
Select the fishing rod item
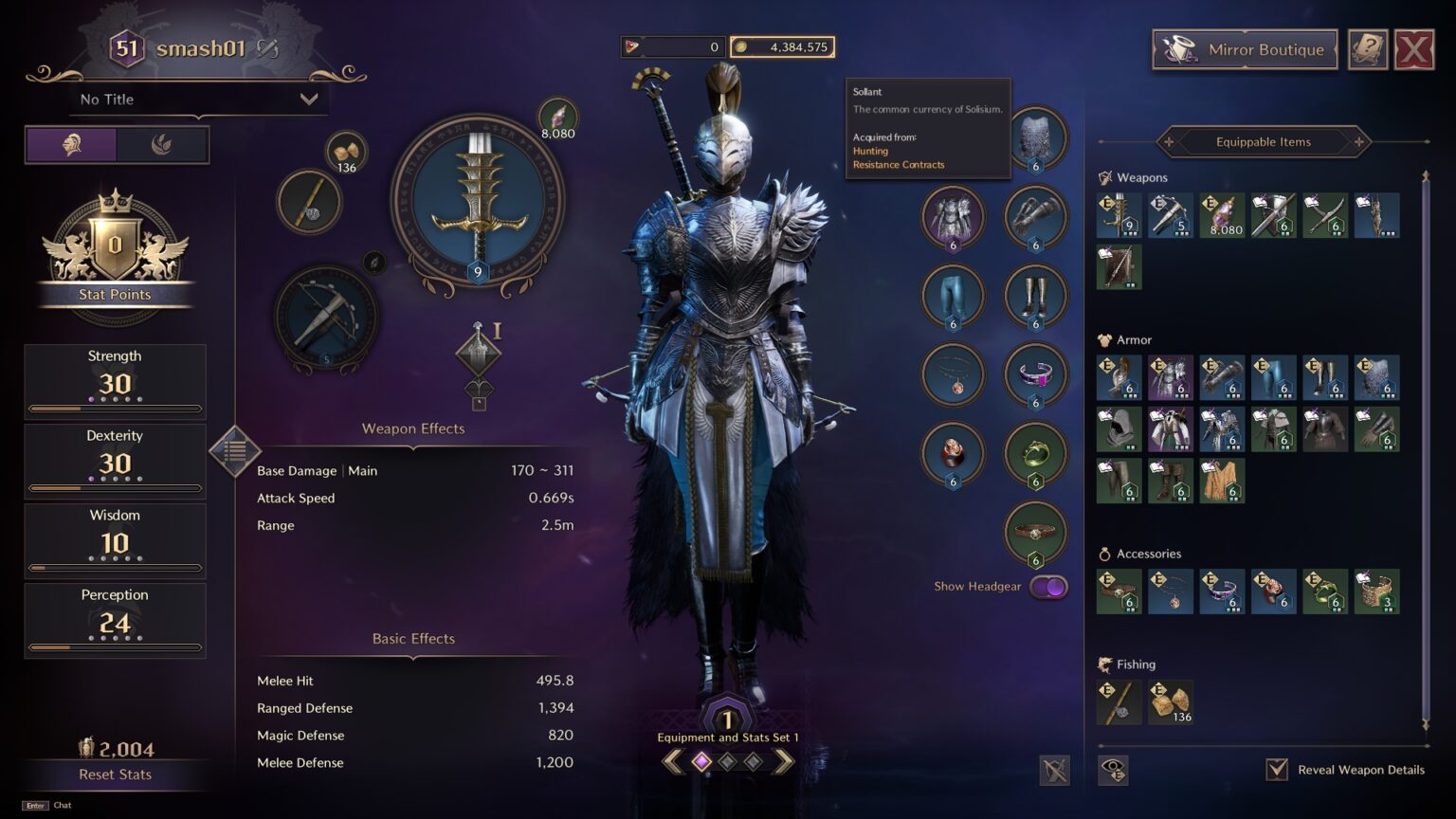tap(1119, 702)
